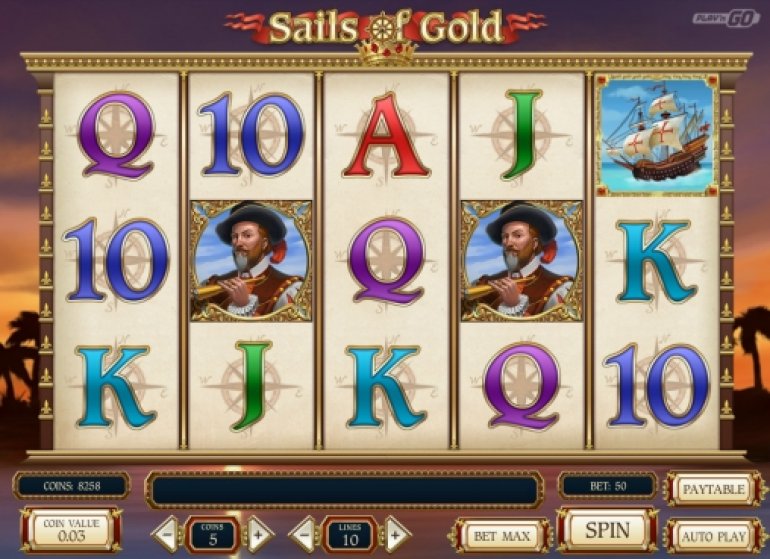
Task: Activate Auto Play
Action: [x=712, y=537]
